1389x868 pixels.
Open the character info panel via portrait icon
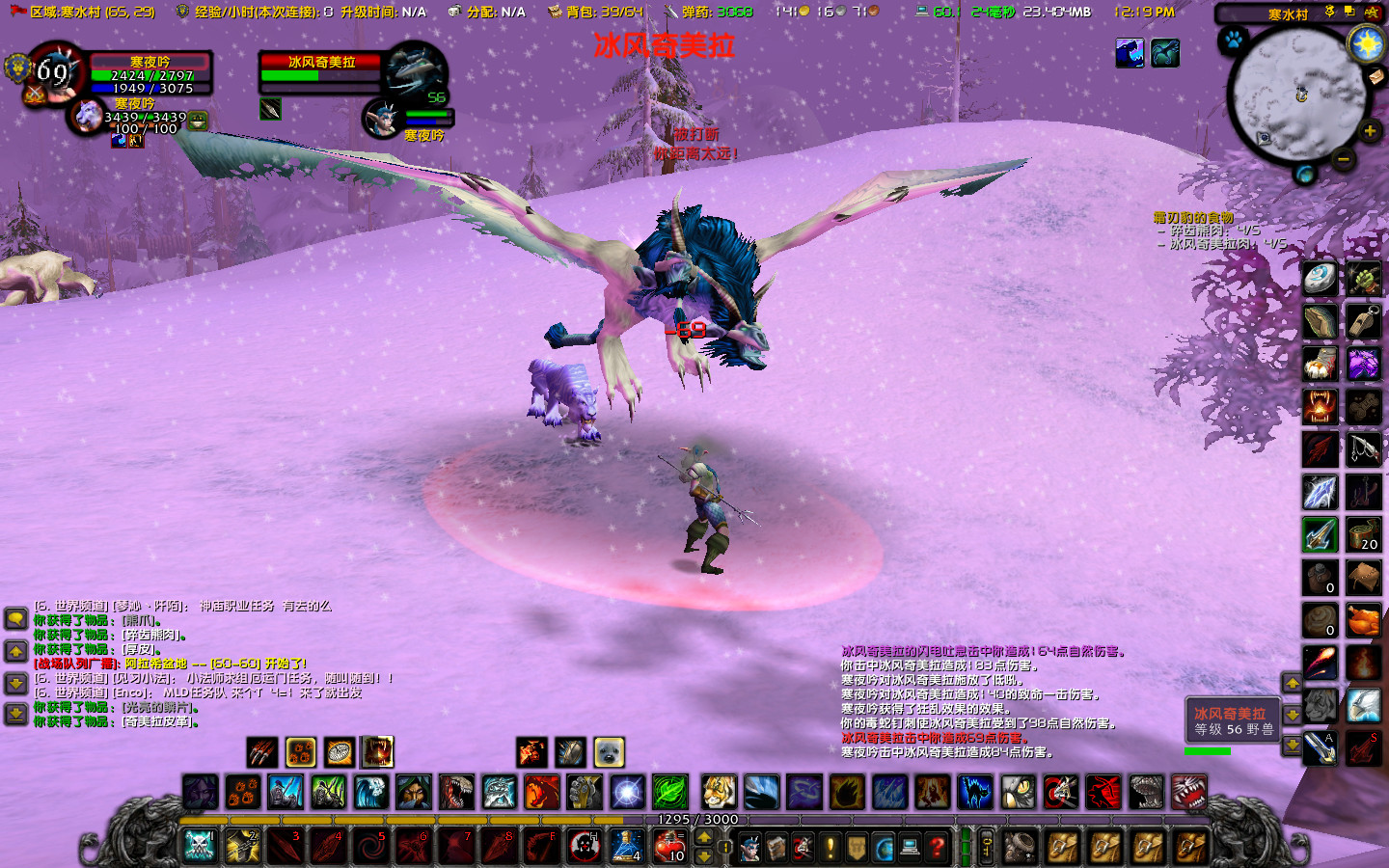click(x=749, y=849)
